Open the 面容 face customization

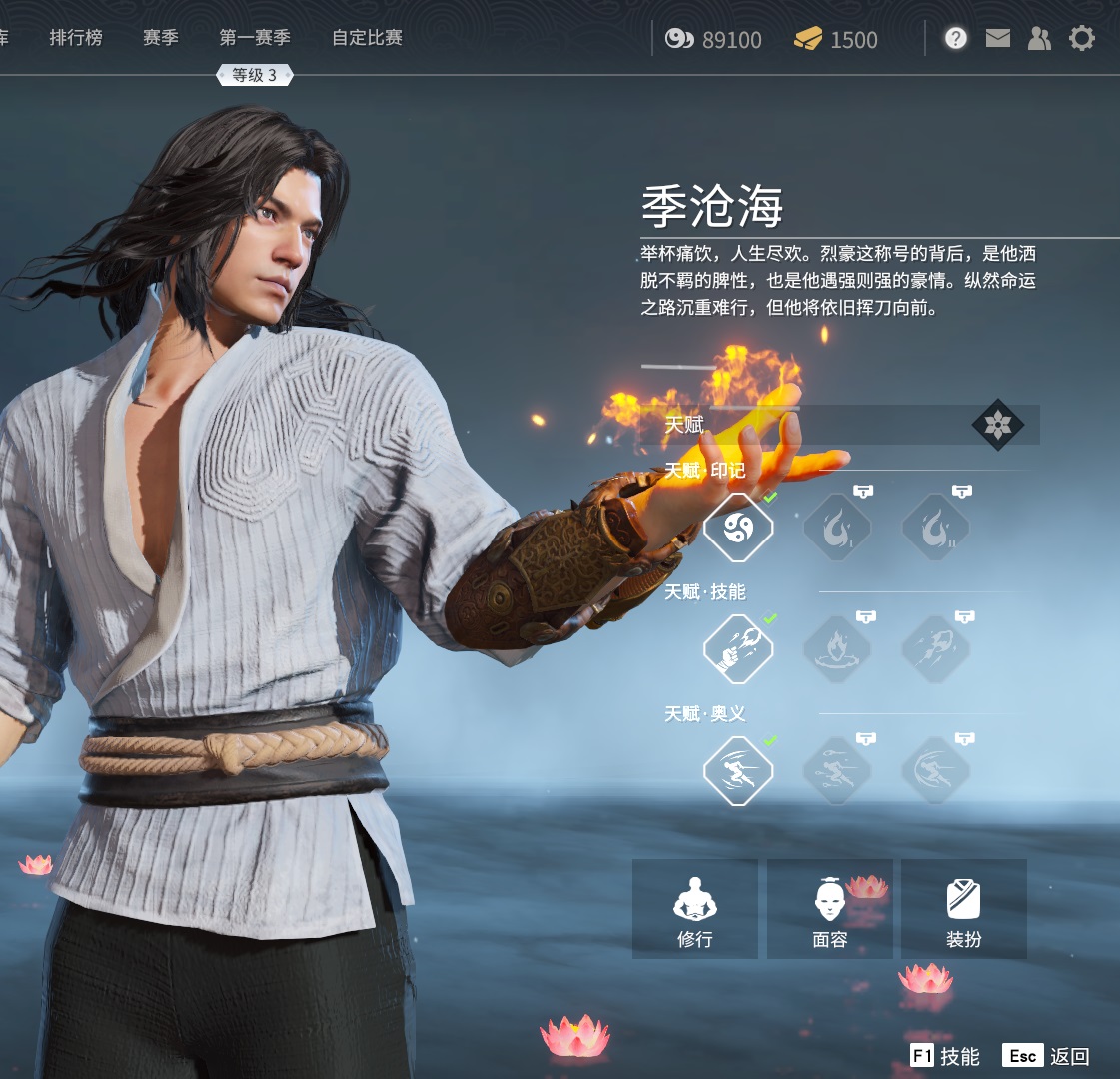click(x=829, y=909)
